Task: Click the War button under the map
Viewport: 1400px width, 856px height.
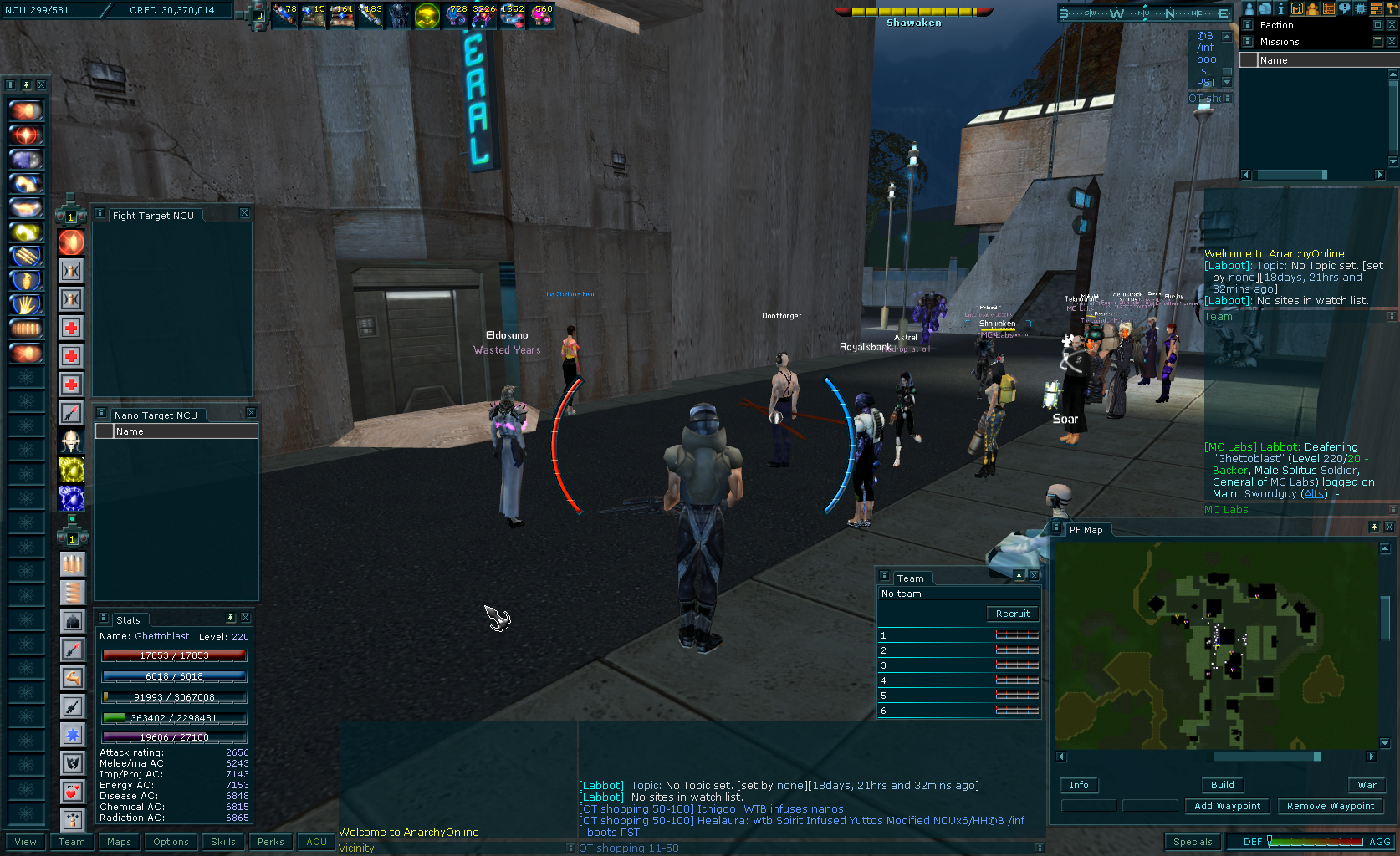Action: tap(1367, 785)
